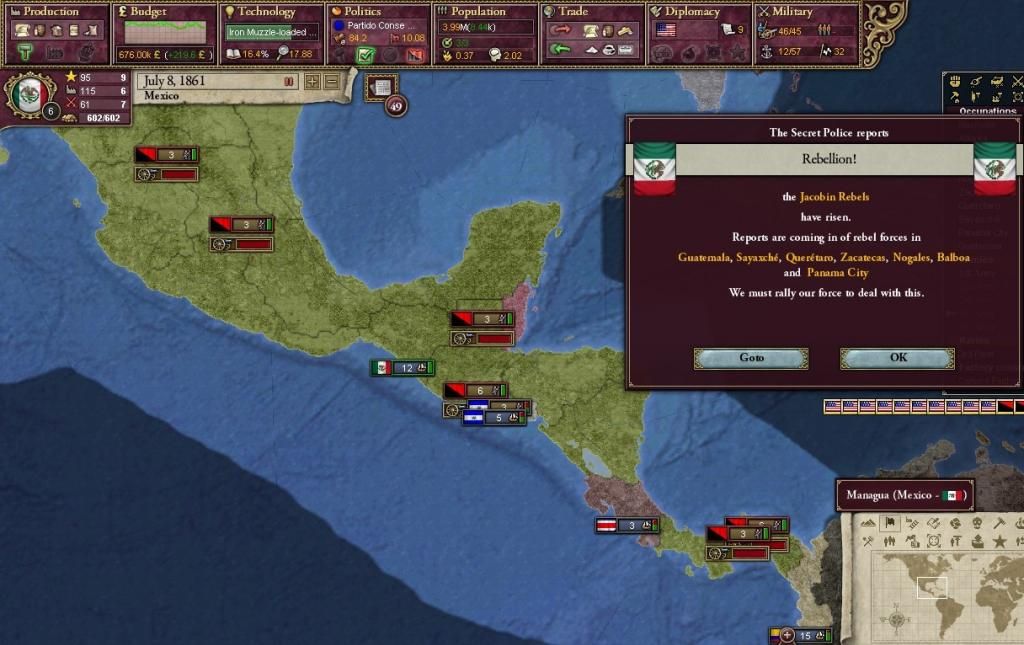Select the terrain map mode mountain icon

coord(868,523)
